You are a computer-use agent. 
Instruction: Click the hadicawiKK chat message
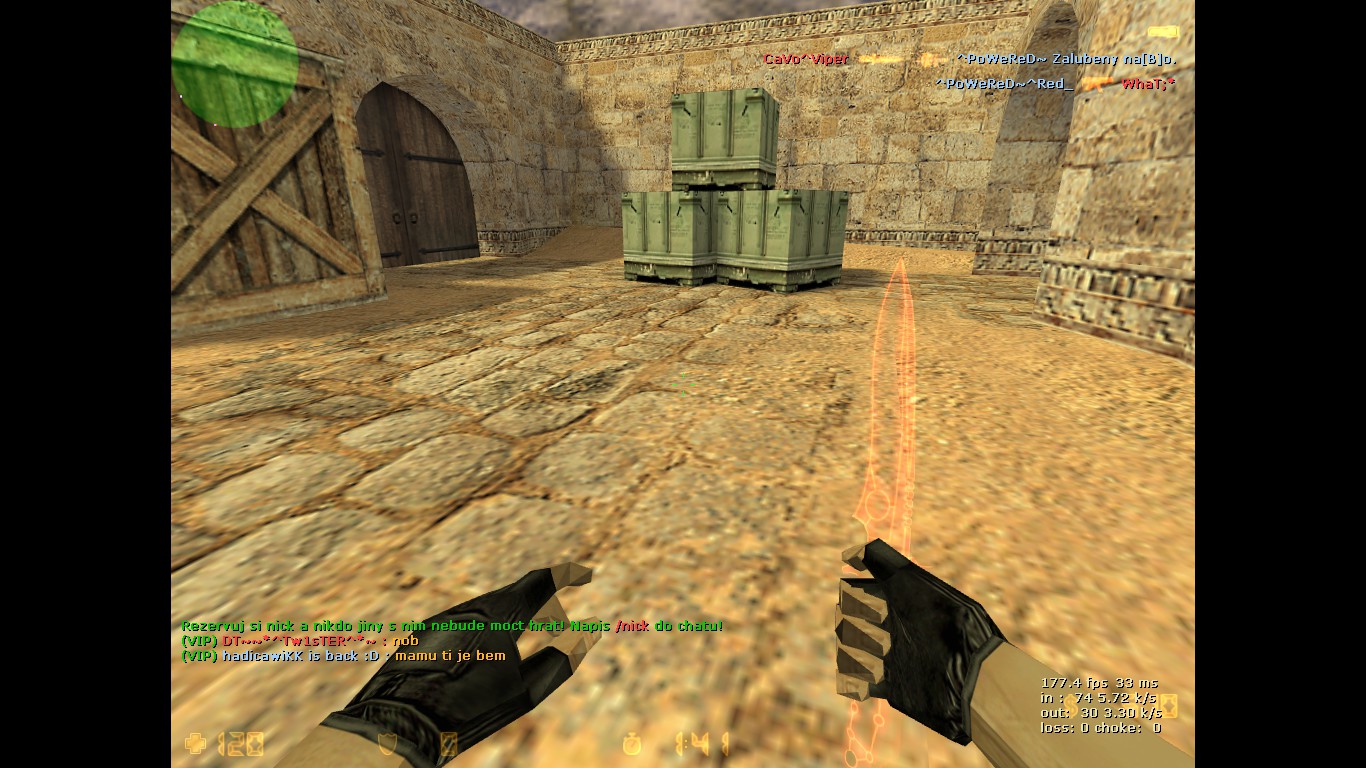coord(343,656)
